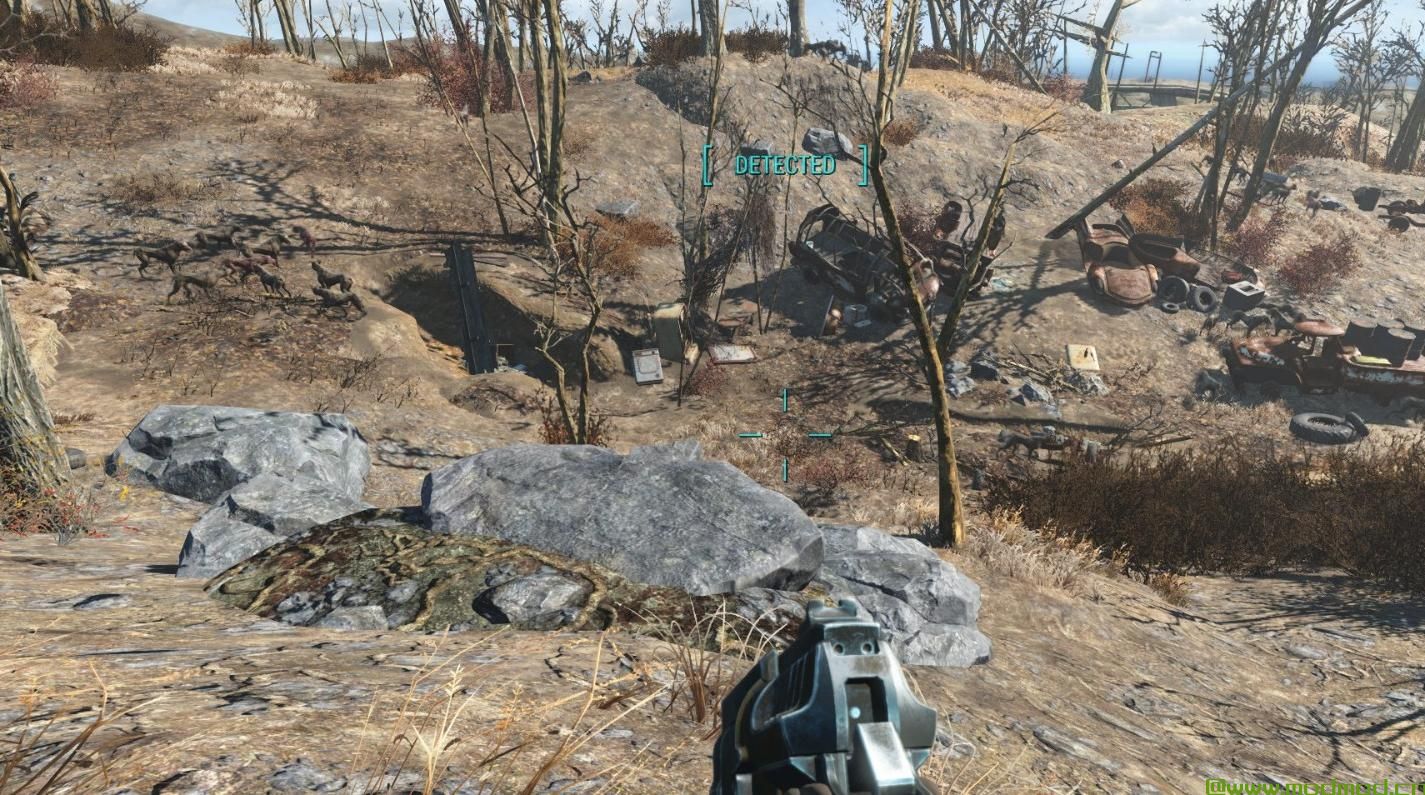Click the DETECTED stealth indicator text
Screen dimensions: 1425x795
[x=785, y=165]
